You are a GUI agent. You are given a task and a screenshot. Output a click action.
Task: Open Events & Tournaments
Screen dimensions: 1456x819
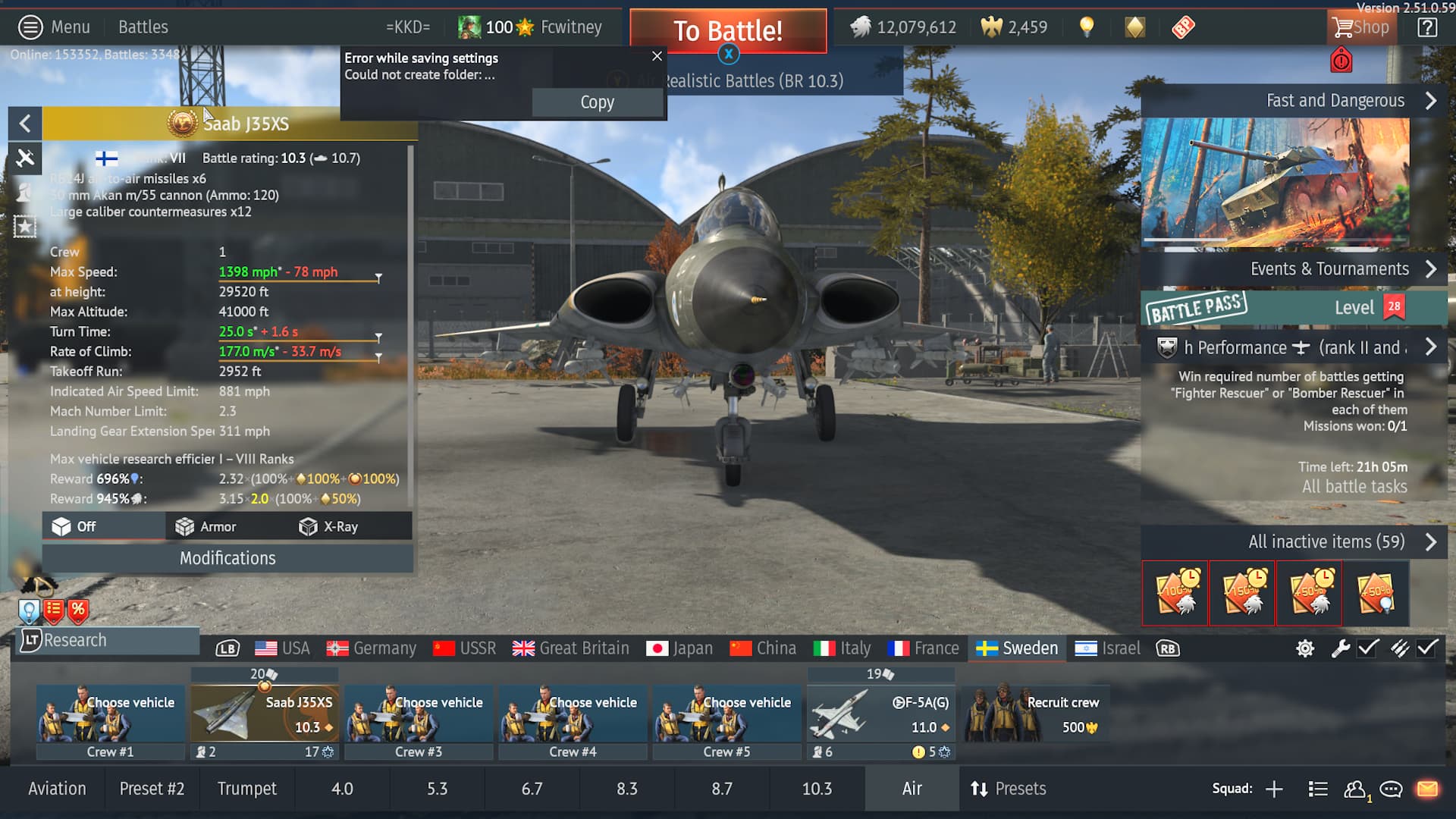click(1329, 269)
